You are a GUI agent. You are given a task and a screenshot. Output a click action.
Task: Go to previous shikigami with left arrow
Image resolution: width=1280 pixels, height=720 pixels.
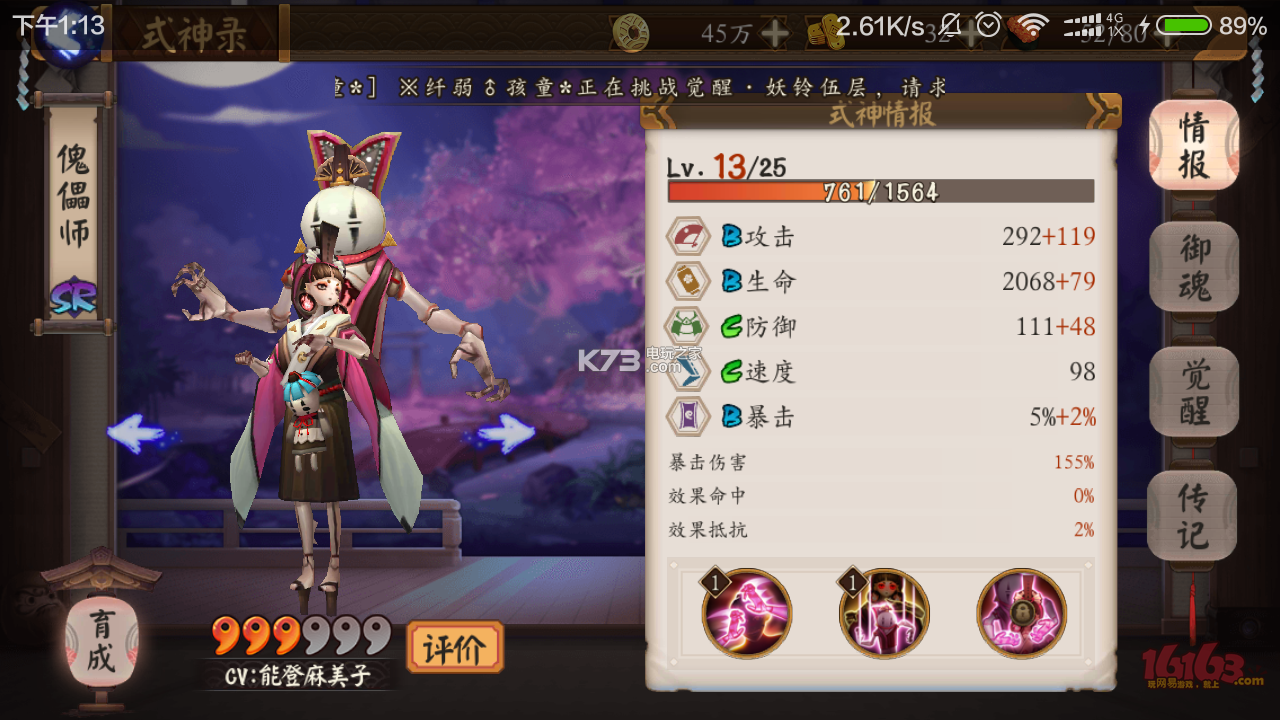pyautogui.click(x=136, y=433)
